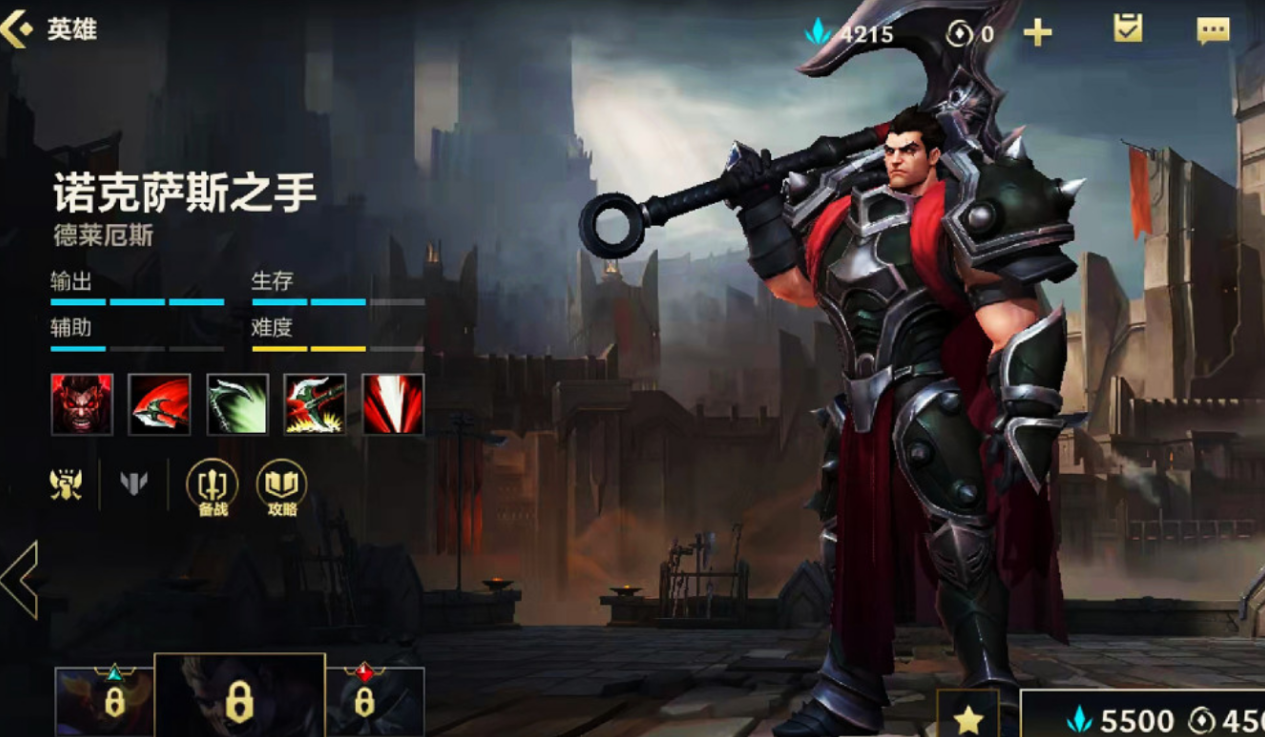The width and height of the screenshot is (1265, 737).
Task: Click the gold fighter role emblem
Action: point(66,484)
